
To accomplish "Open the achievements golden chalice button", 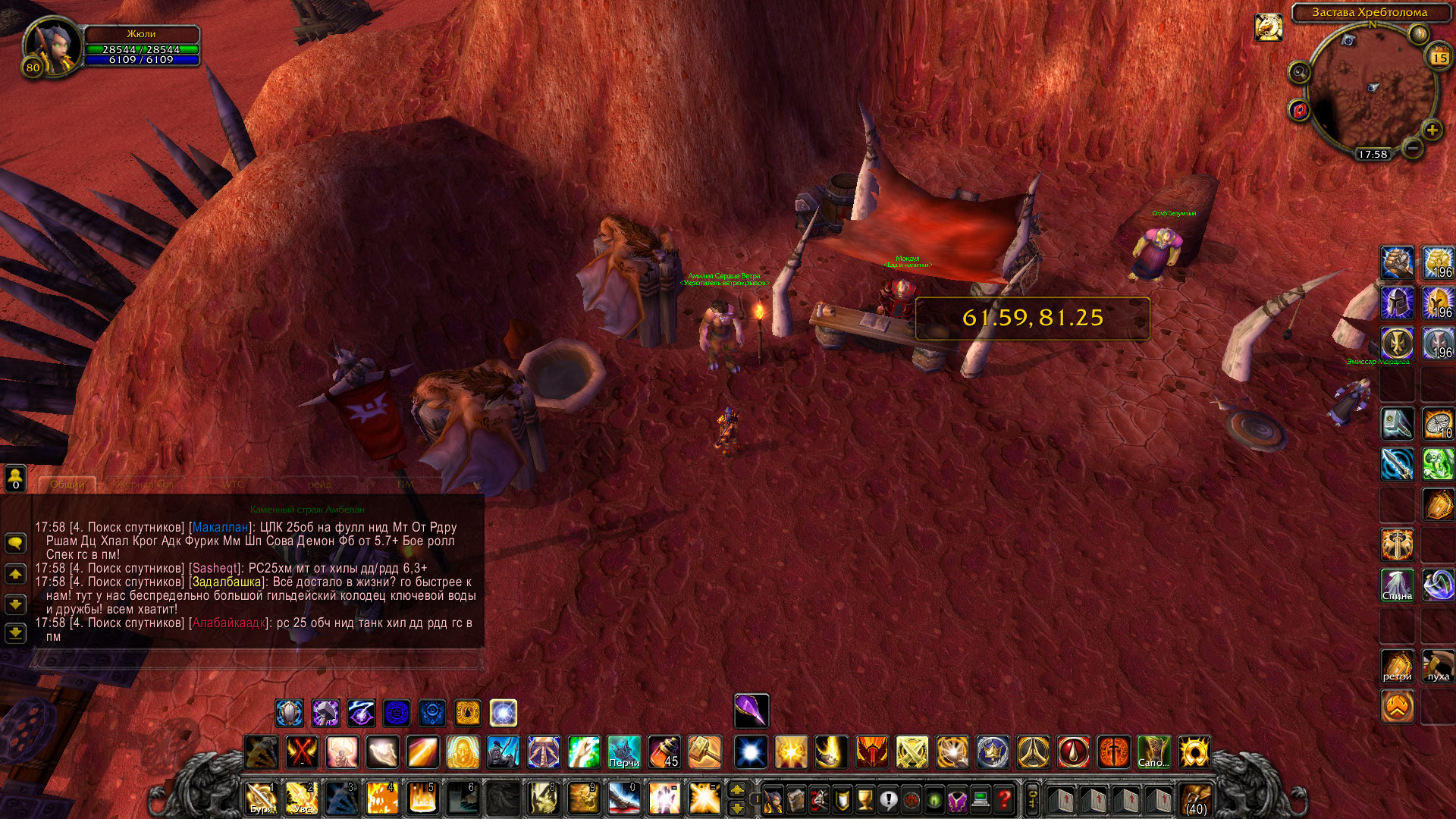I will pyautogui.click(x=864, y=799).
